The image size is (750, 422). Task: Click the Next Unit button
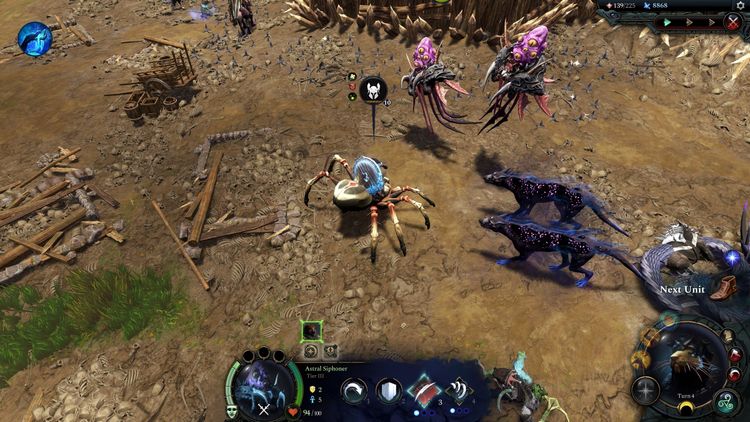point(682,290)
